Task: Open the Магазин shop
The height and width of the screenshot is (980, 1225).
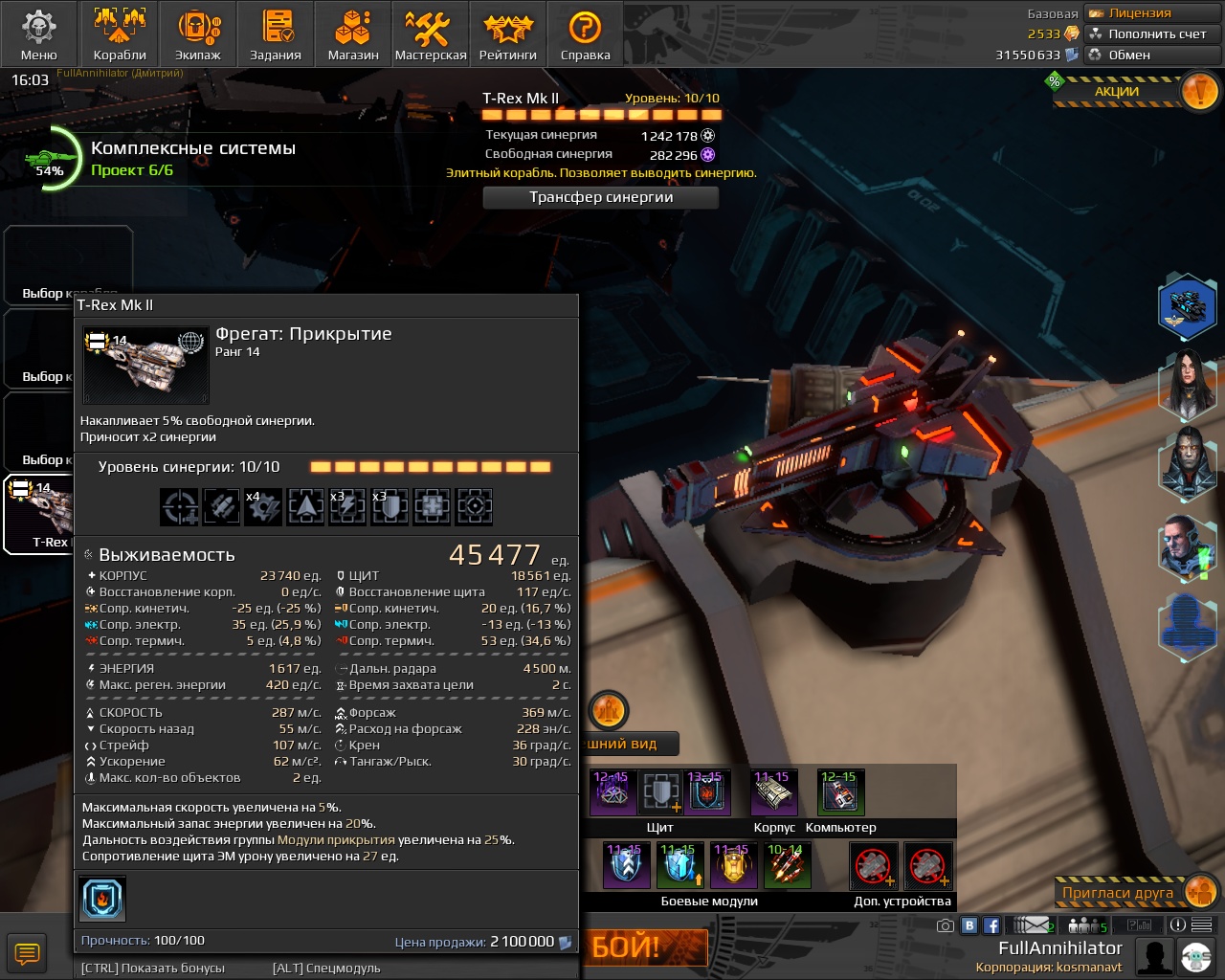Action: [353, 34]
